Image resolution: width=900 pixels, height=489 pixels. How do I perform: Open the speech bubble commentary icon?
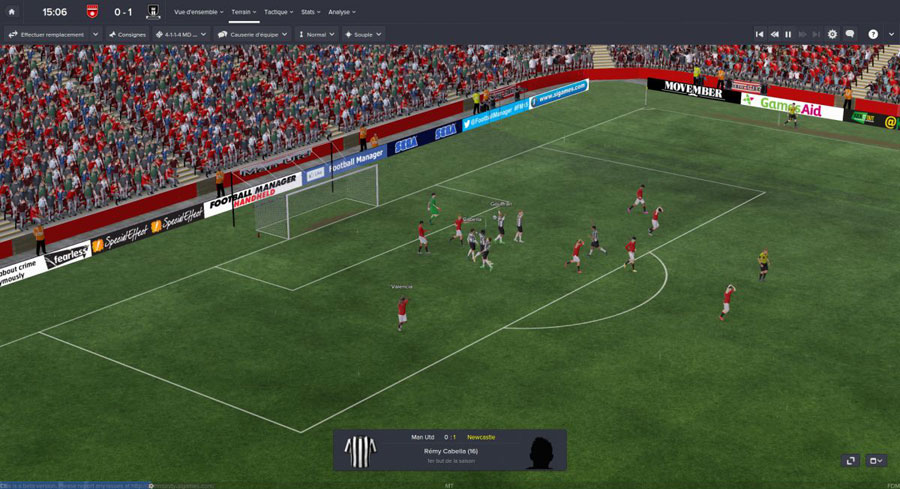click(x=850, y=34)
